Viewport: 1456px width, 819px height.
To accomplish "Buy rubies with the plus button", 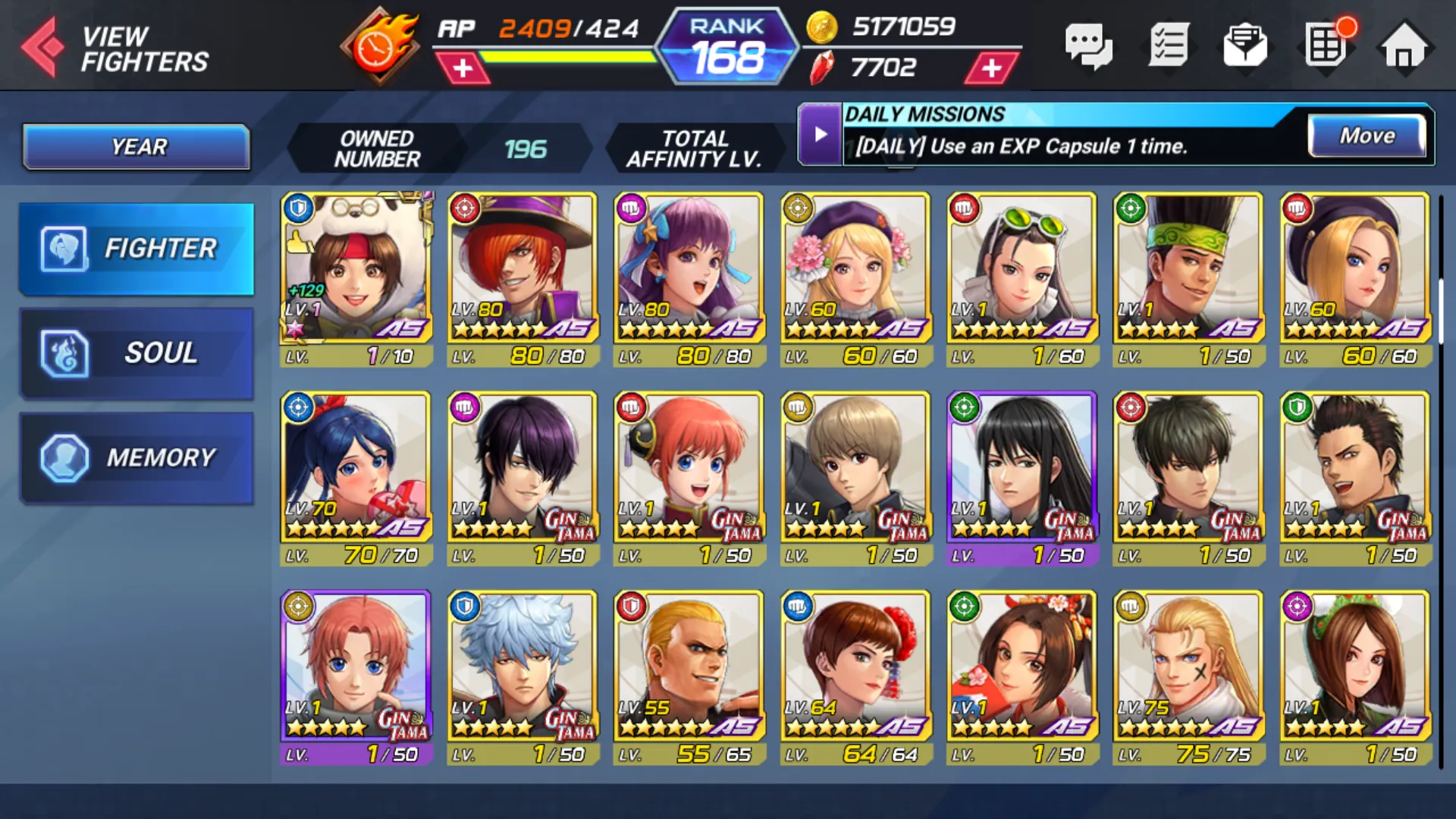I will point(991,68).
